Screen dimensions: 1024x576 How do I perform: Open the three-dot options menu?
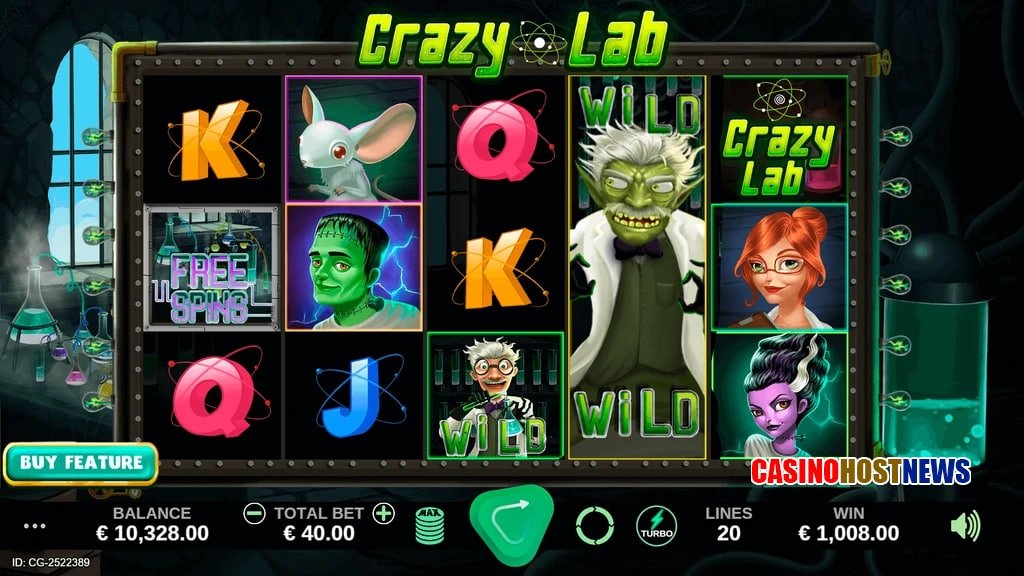pos(35,526)
